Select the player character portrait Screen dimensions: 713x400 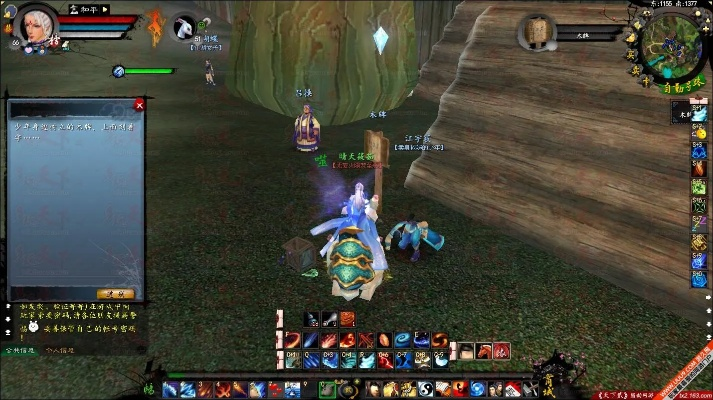37,27
